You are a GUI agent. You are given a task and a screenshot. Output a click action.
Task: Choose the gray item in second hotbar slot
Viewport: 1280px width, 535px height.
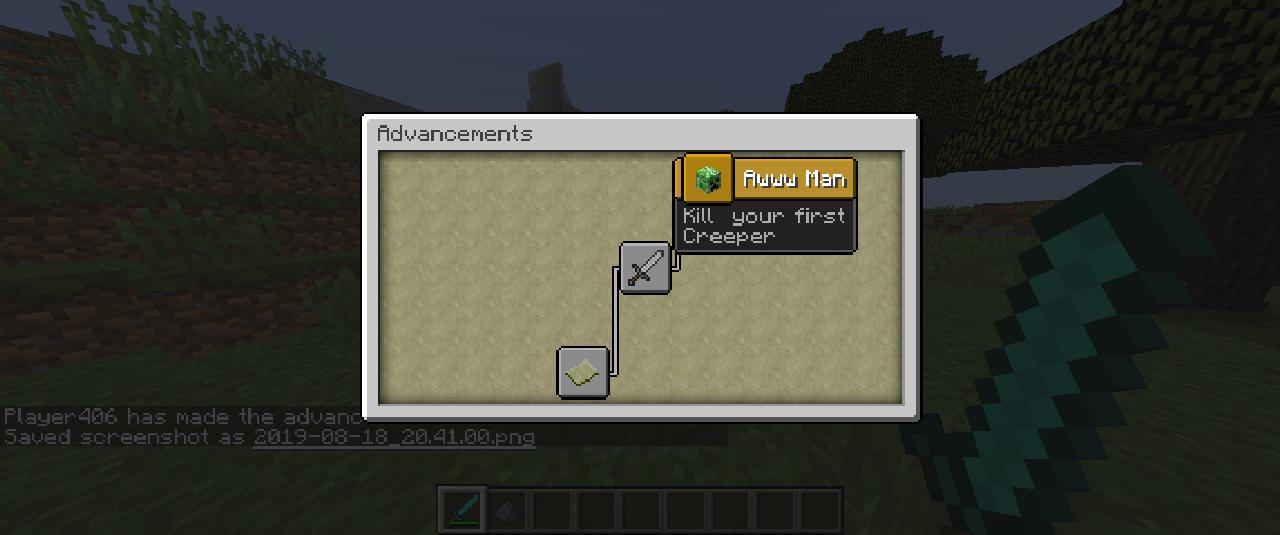508,511
